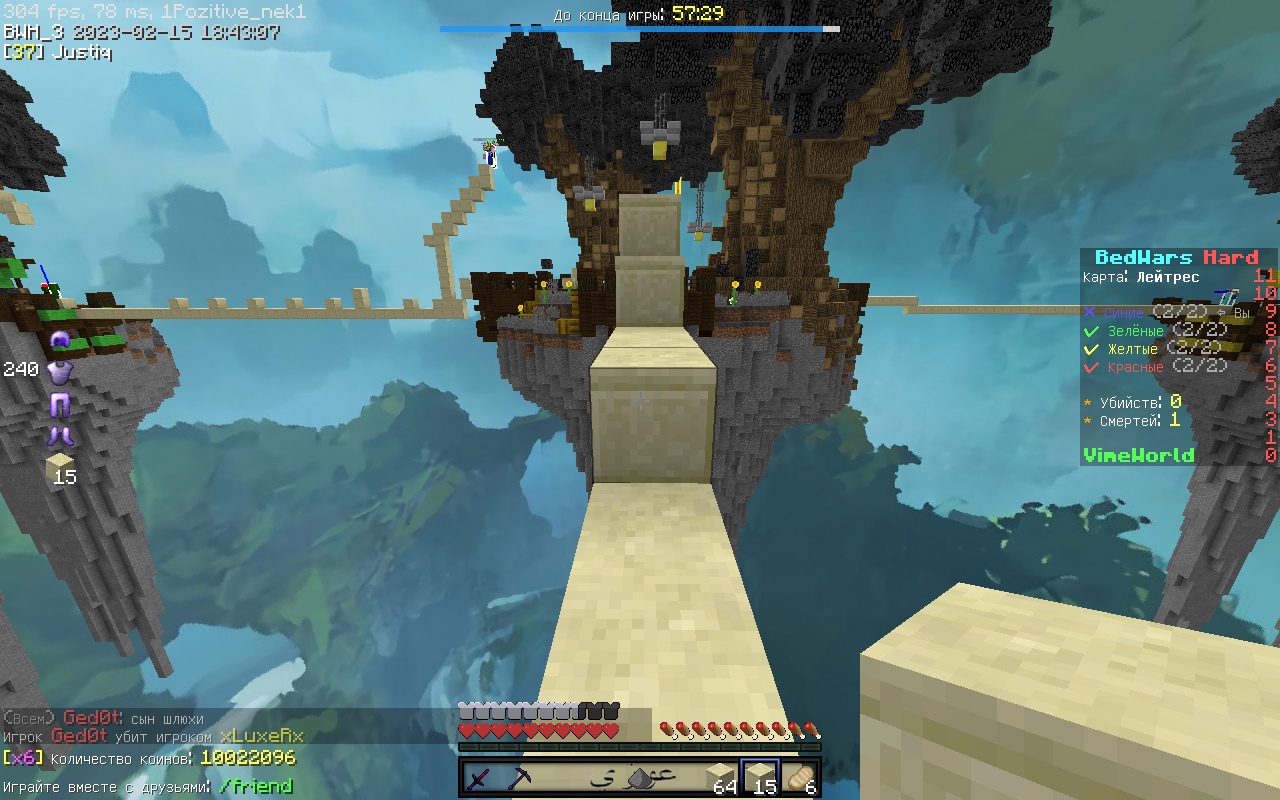Click the /friend command in chat
This screenshot has height=800, width=1280.
click(256, 786)
